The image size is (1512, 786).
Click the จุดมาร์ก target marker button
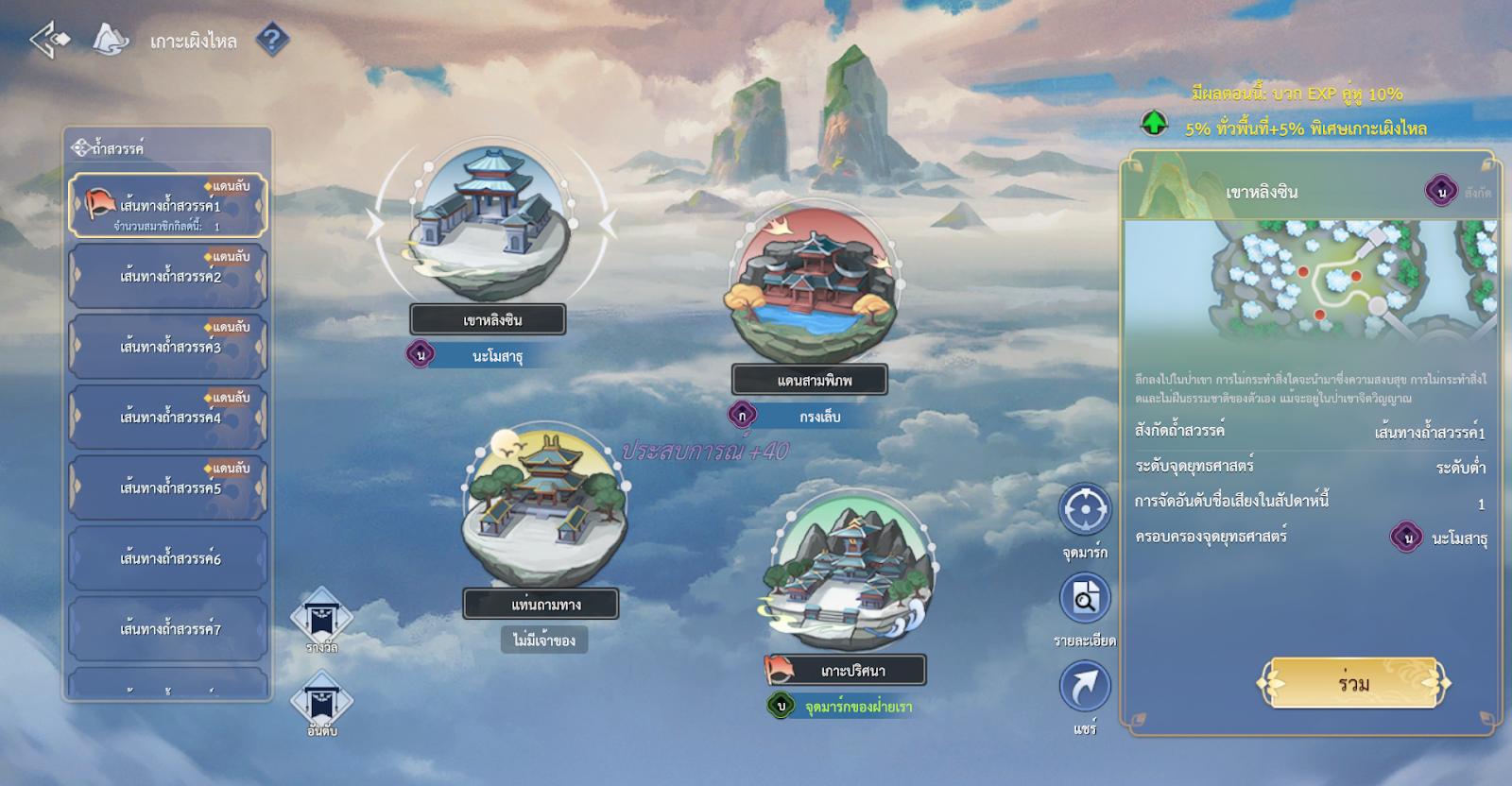click(1084, 511)
